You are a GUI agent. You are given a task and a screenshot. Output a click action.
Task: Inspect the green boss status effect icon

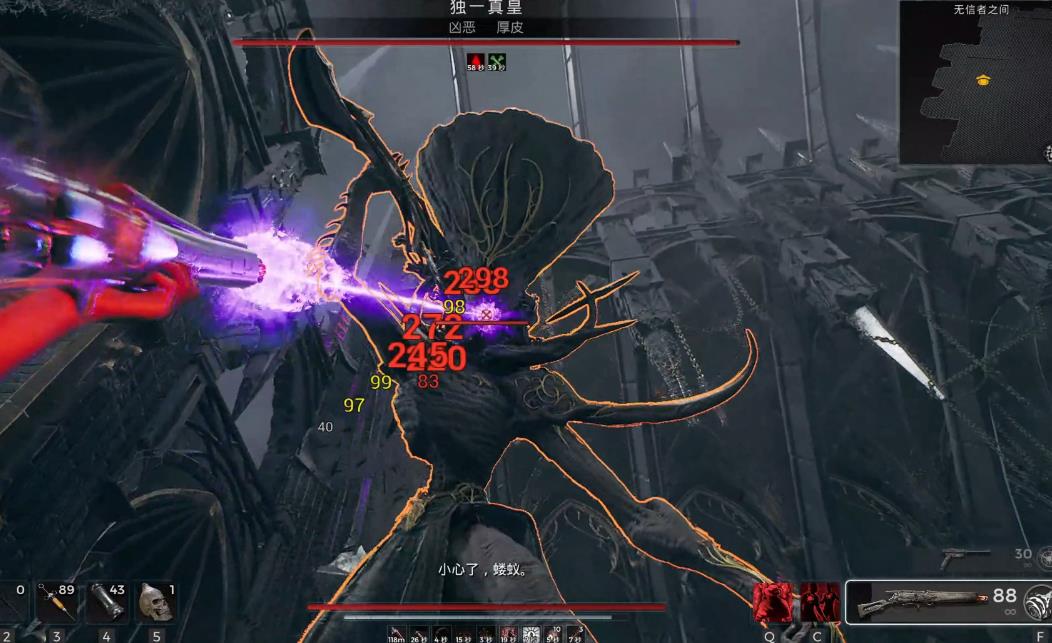tap(495, 59)
